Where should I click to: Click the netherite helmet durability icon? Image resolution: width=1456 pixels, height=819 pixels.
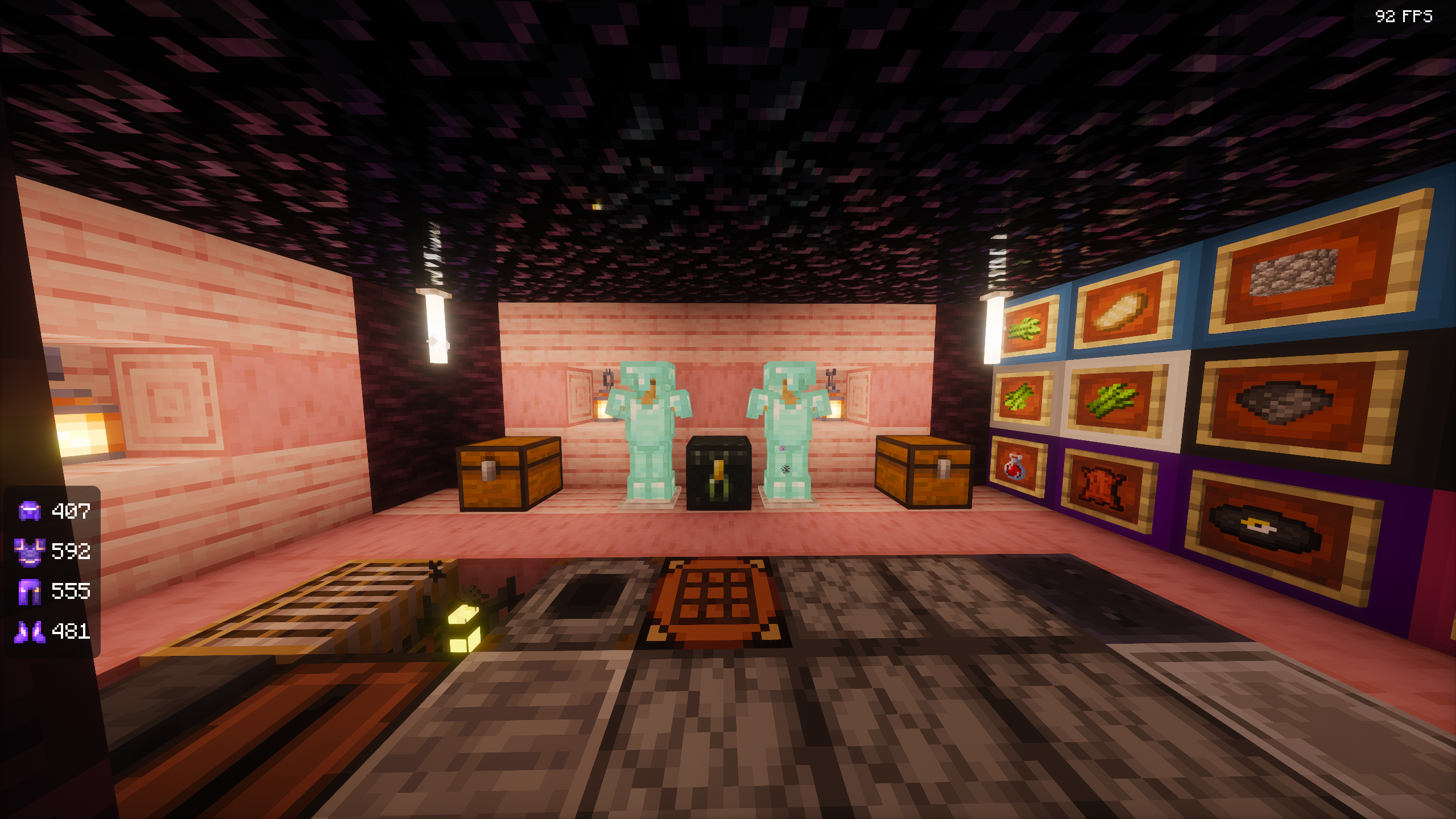pyautogui.click(x=30, y=511)
